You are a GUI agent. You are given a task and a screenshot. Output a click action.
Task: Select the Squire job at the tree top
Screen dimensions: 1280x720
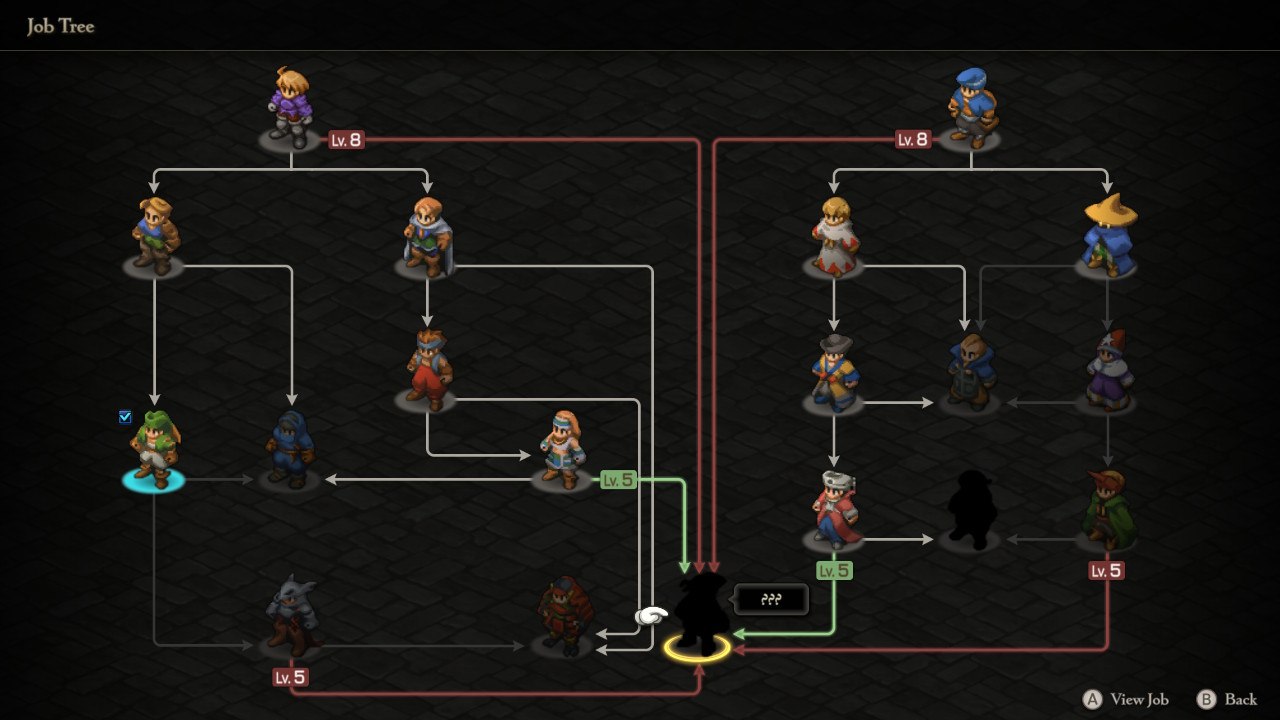tap(291, 108)
